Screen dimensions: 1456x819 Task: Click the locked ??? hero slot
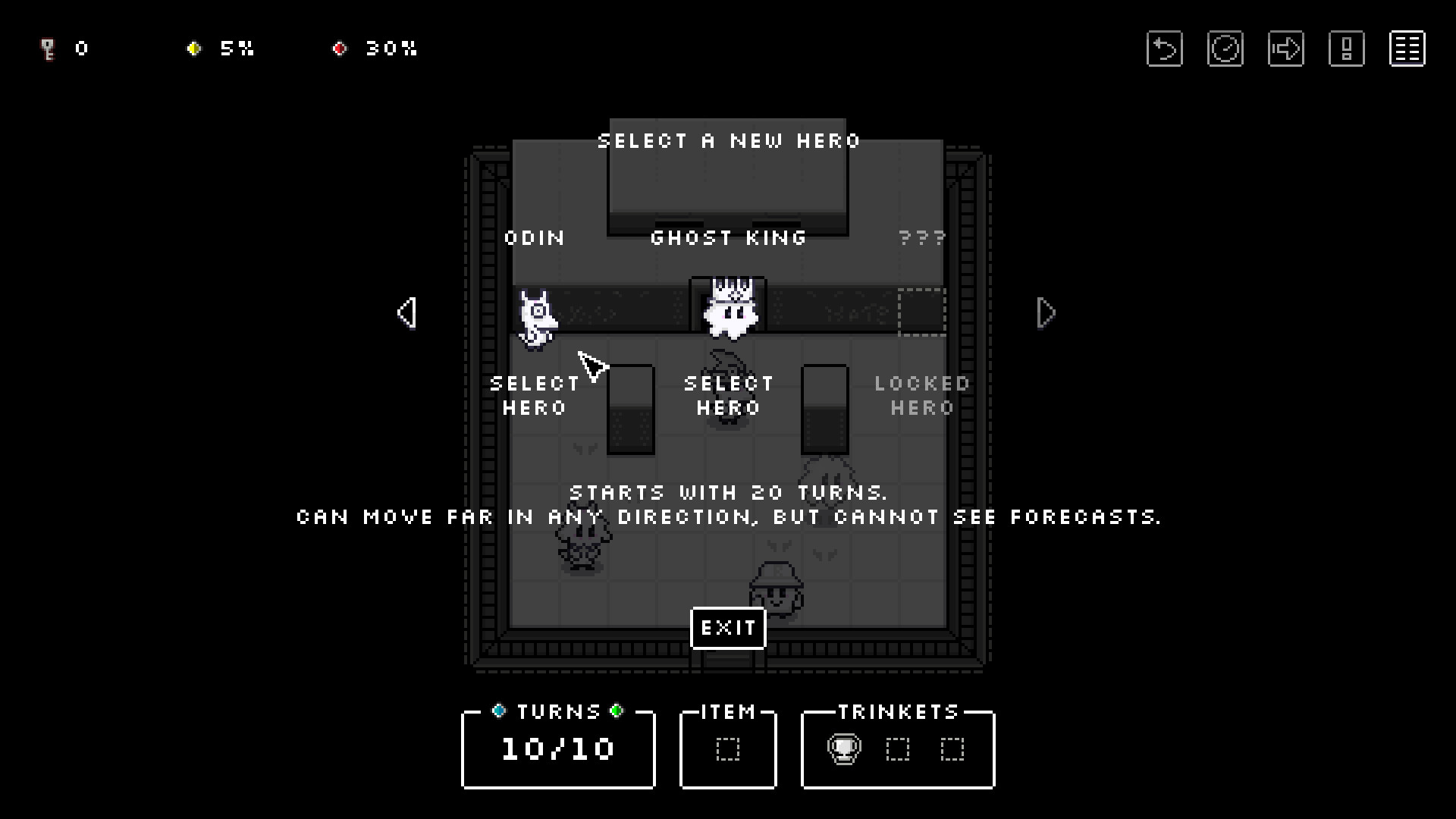pos(922,312)
